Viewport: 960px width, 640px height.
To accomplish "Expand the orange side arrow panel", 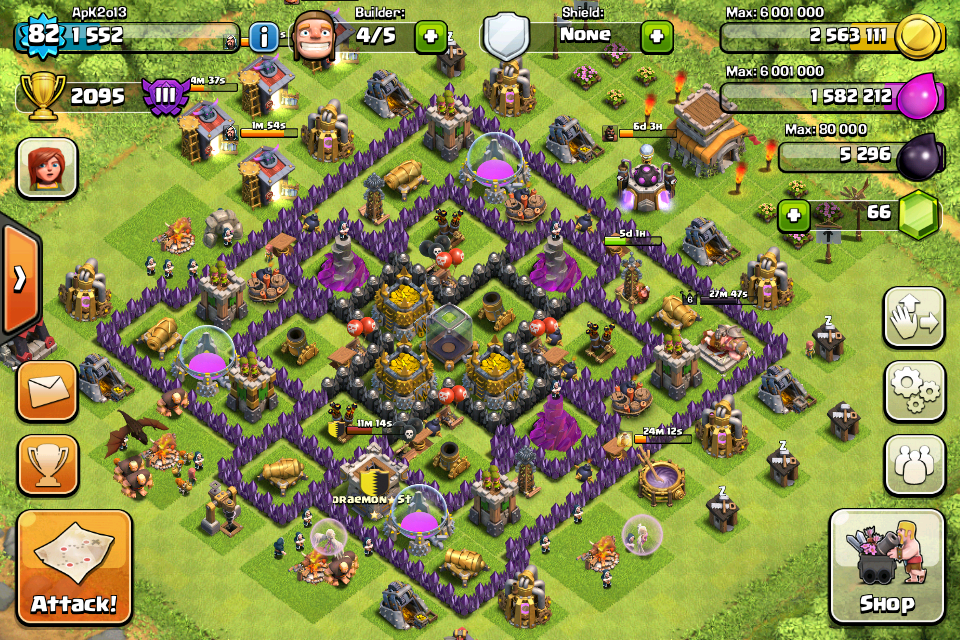I will tap(19, 279).
